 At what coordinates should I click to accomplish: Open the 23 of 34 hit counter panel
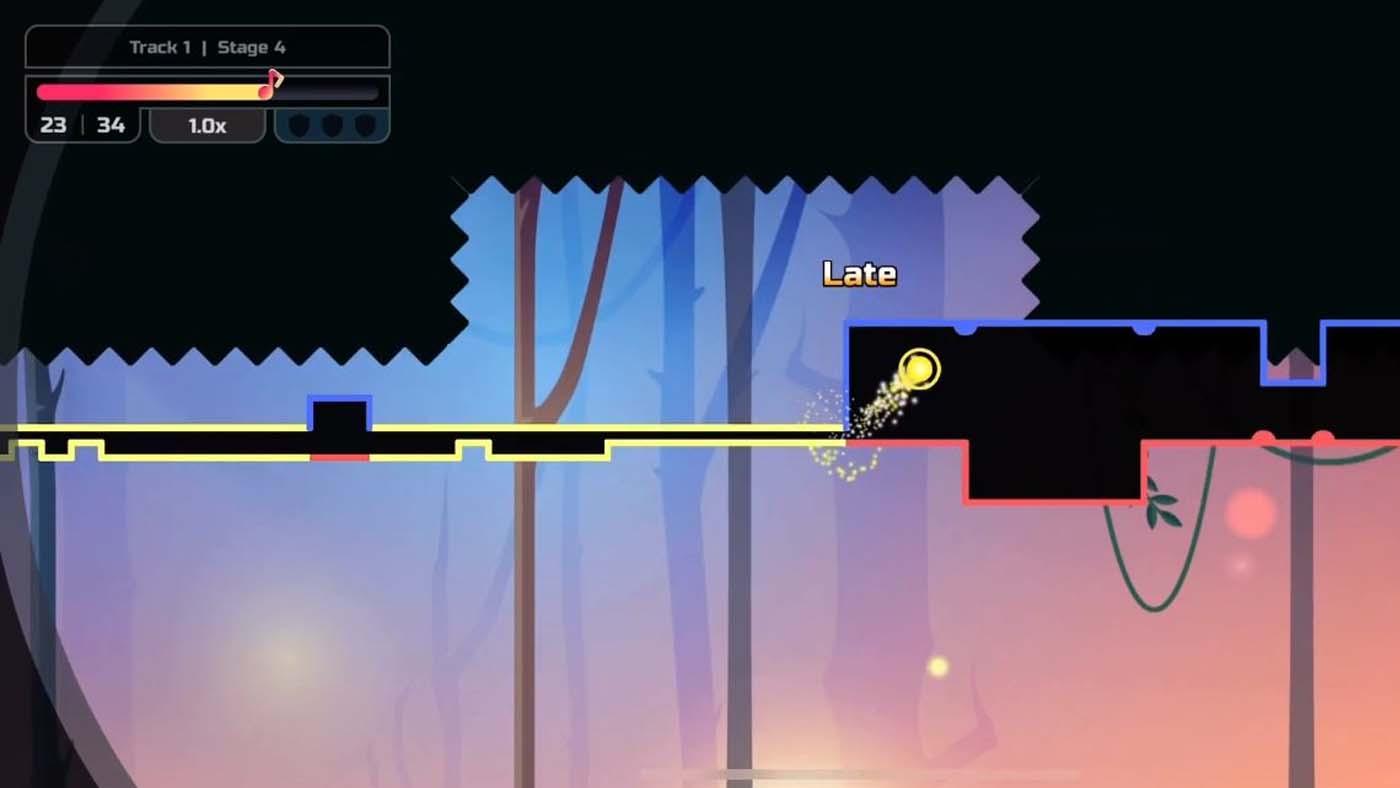(82, 125)
